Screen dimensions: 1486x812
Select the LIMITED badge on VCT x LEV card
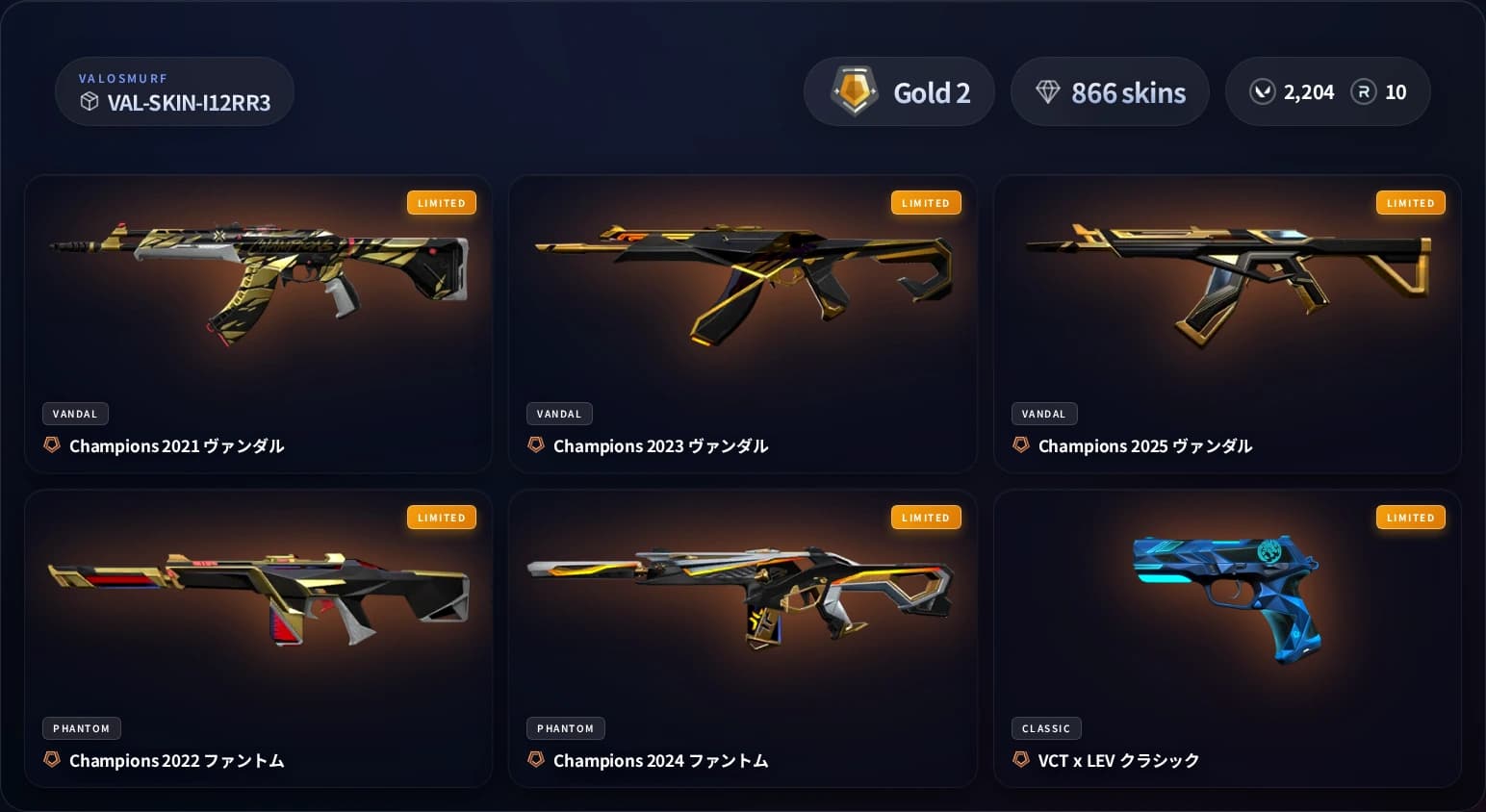1411,518
